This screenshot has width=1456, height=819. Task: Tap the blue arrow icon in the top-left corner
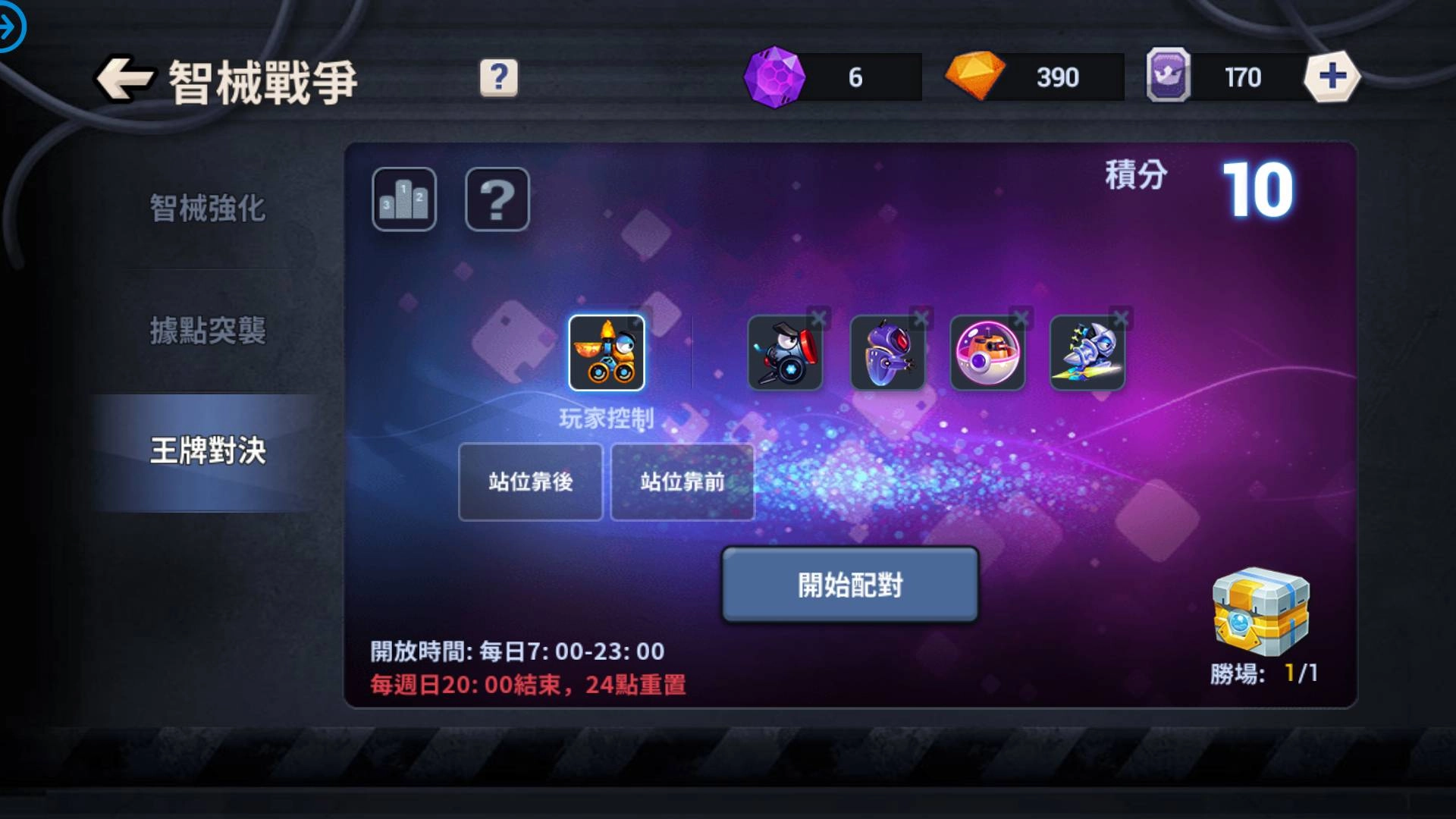point(12,25)
